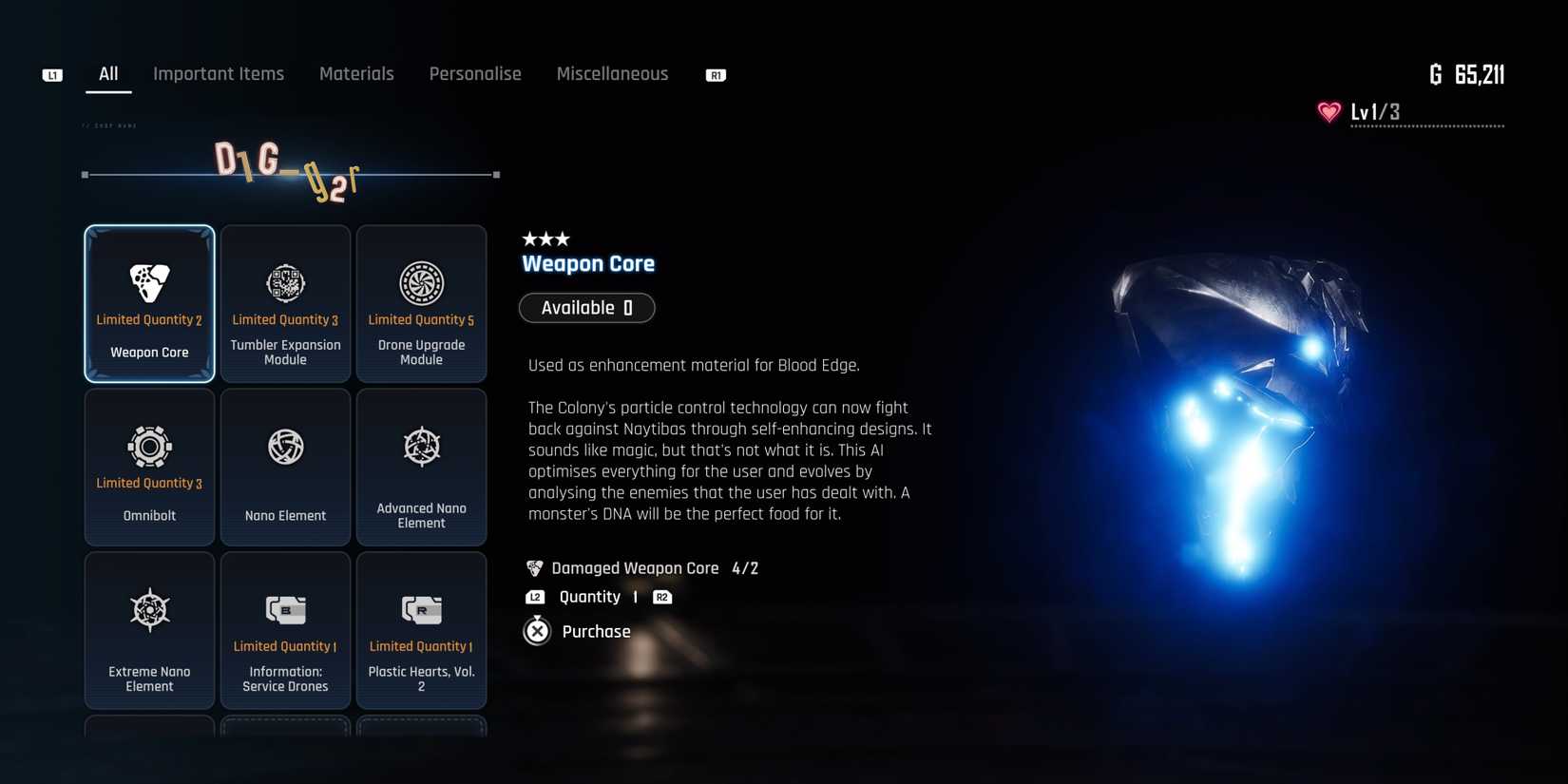The width and height of the screenshot is (1568, 784).
Task: Open the Important Items section
Action: (219, 73)
